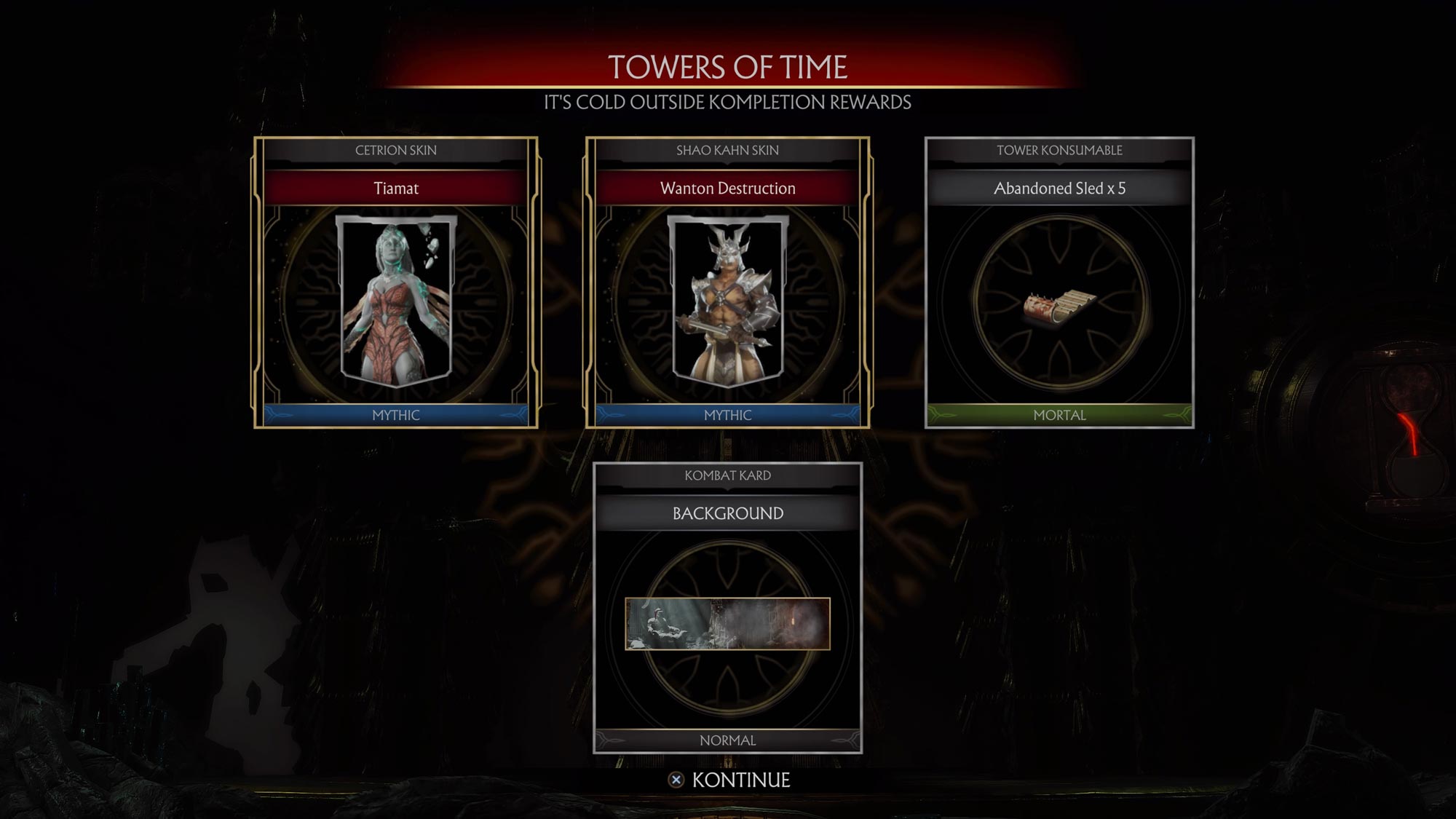
Task: Click the blue MYTHIC banner under Tiamat
Action: tap(397, 416)
